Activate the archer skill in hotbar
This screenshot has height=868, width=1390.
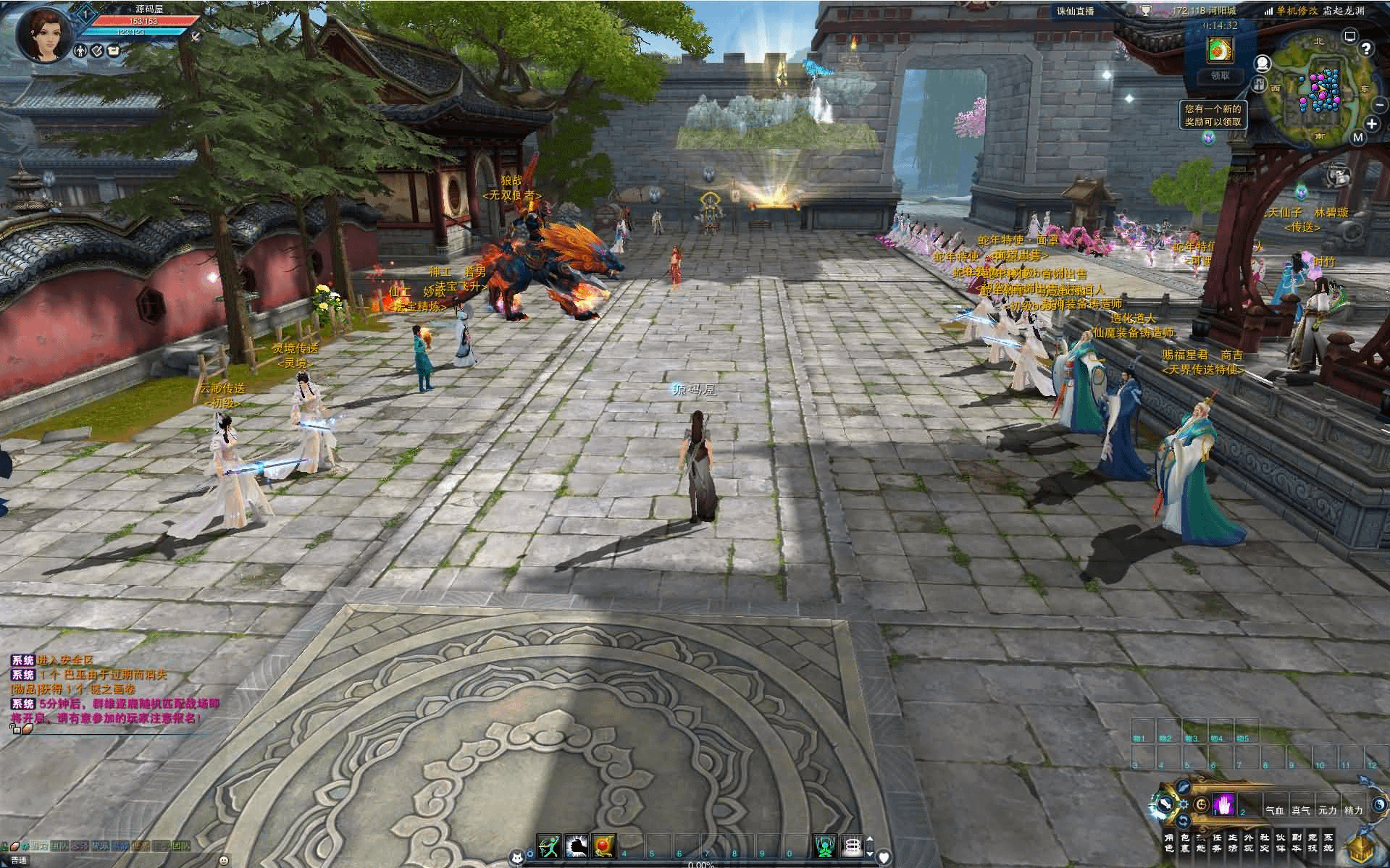[x=549, y=846]
